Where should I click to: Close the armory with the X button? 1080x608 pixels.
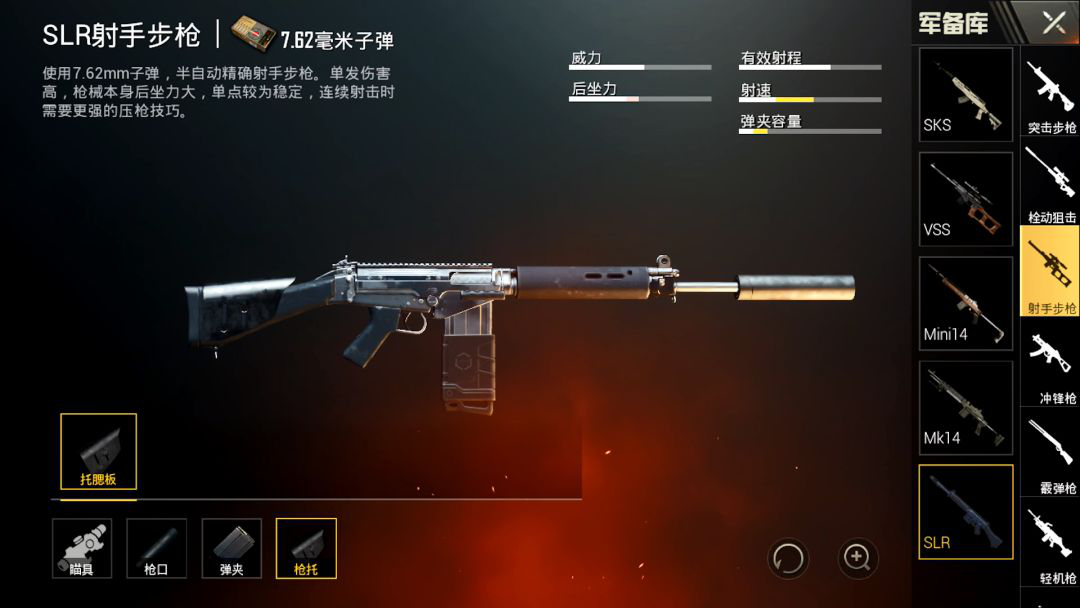[x=1053, y=22]
